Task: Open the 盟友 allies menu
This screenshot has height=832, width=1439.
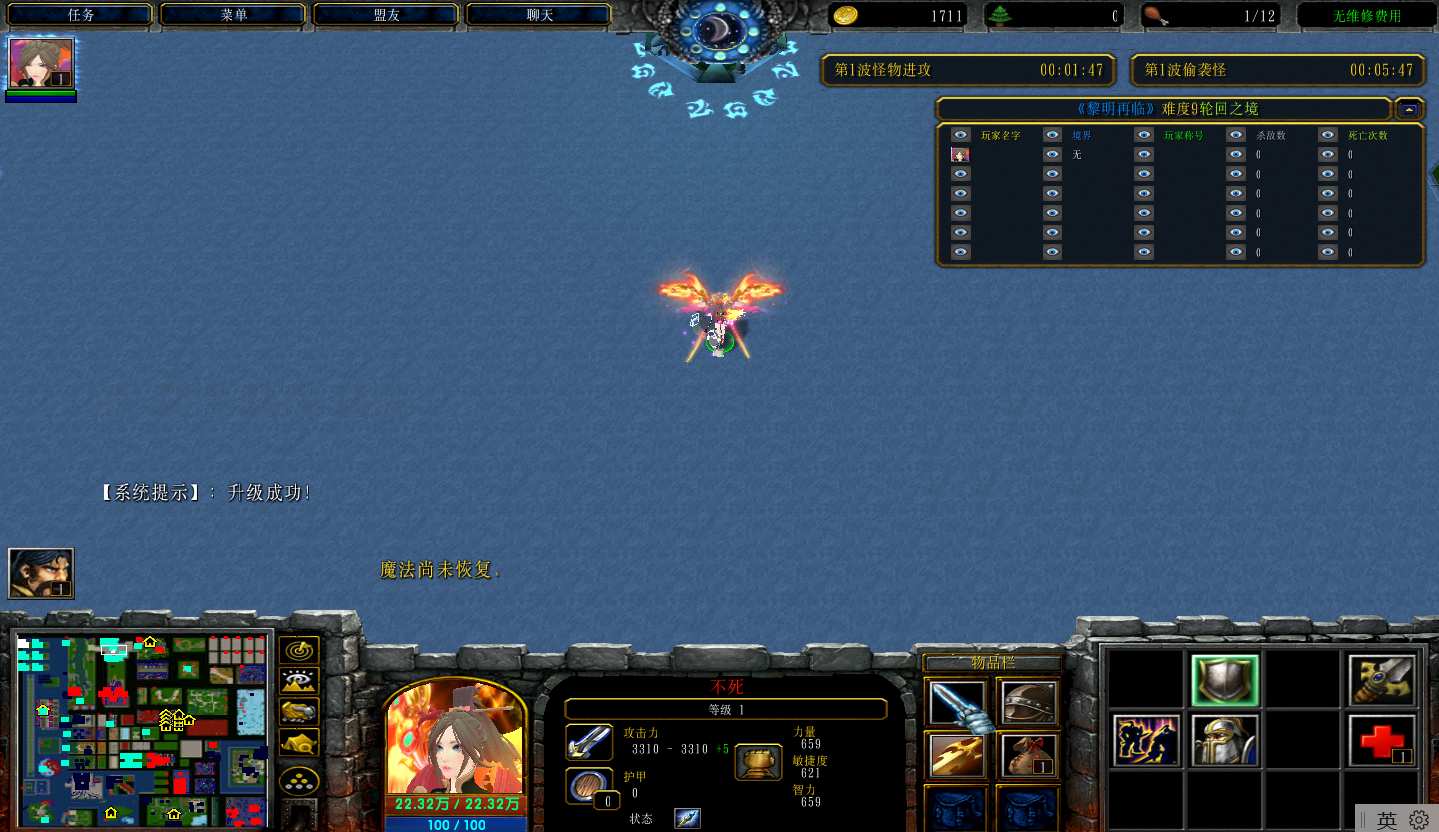Action: [x=387, y=15]
